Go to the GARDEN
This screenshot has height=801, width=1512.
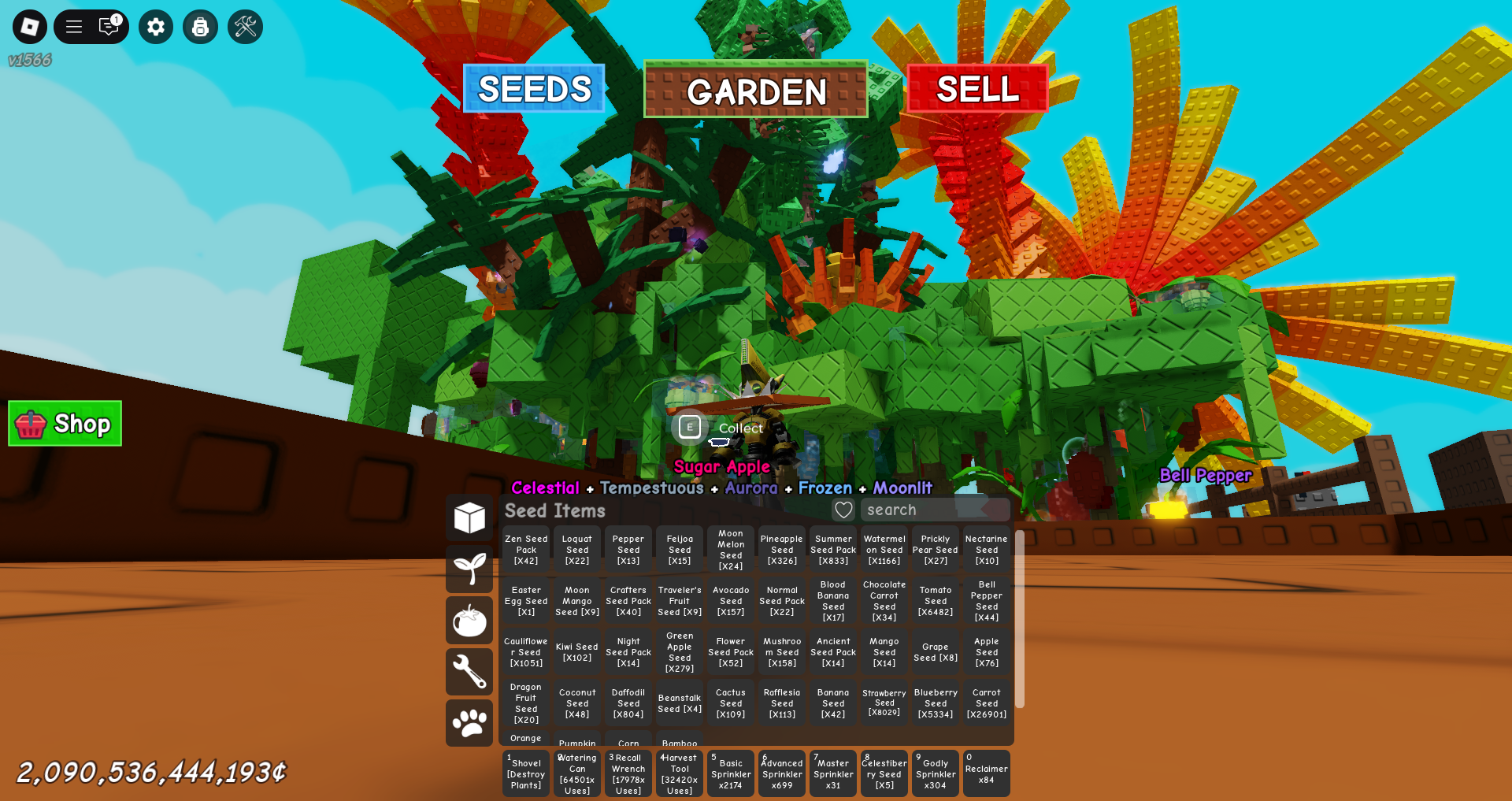tap(756, 91)
